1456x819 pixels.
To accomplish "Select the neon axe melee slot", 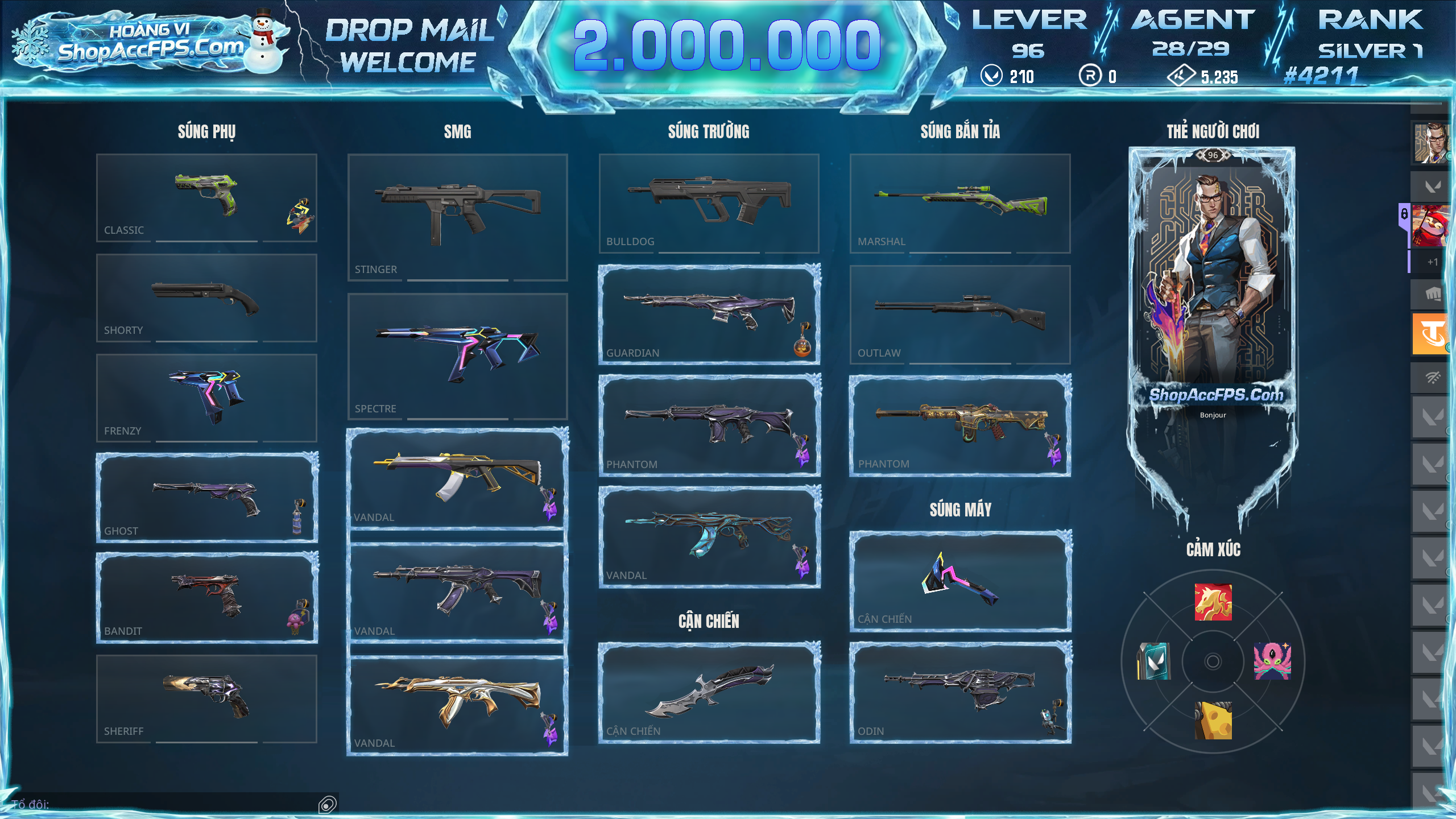I will coord(960,581).
